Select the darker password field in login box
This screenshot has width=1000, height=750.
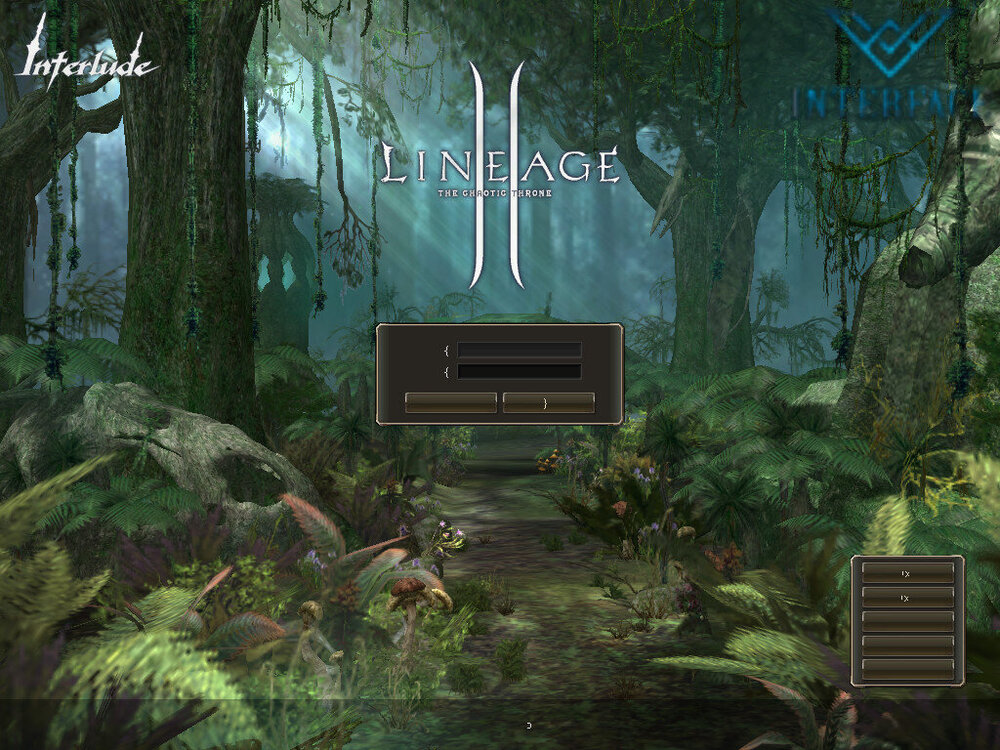519,371
